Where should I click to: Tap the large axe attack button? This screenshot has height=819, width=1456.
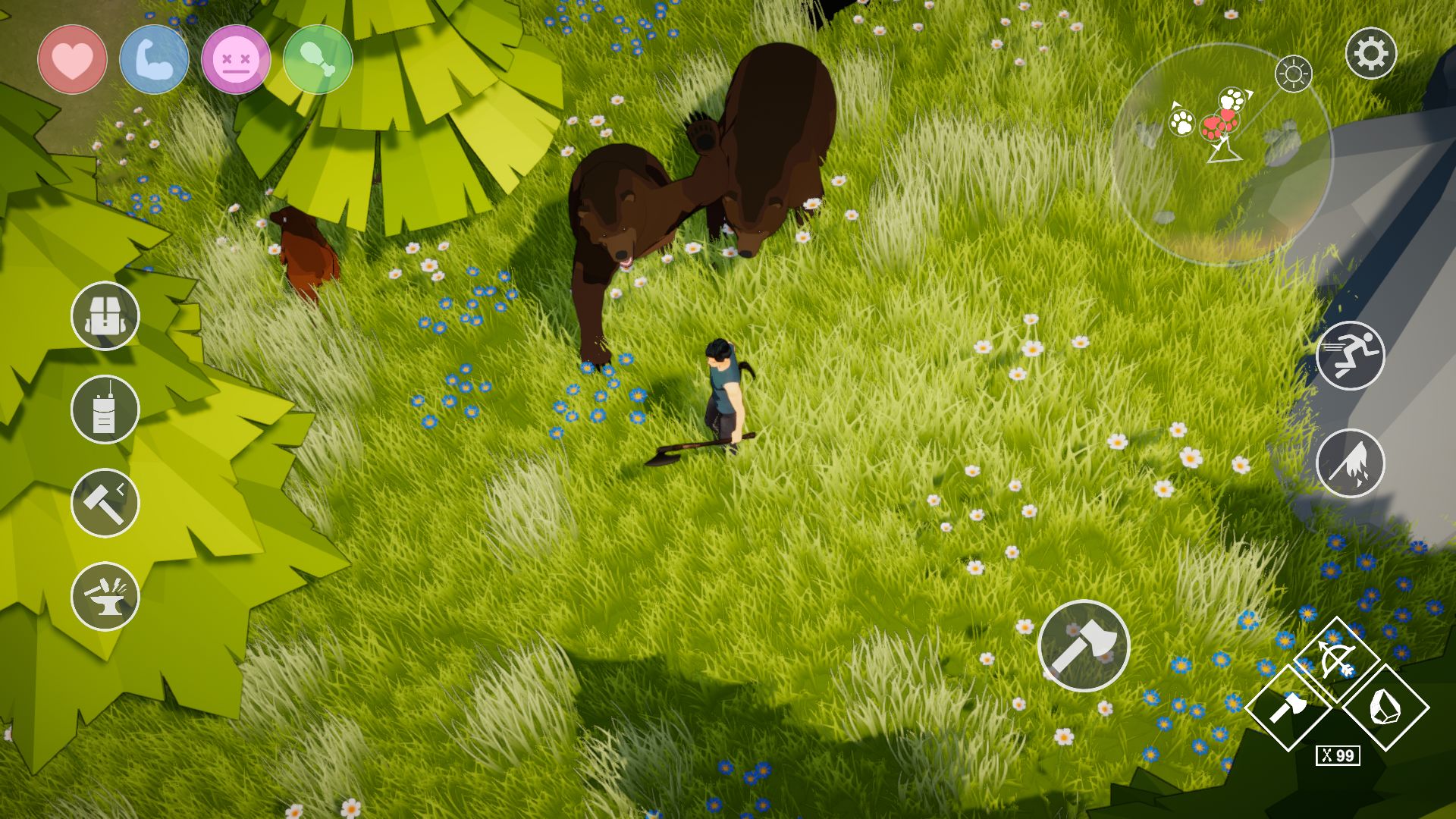click(1084, 646)
